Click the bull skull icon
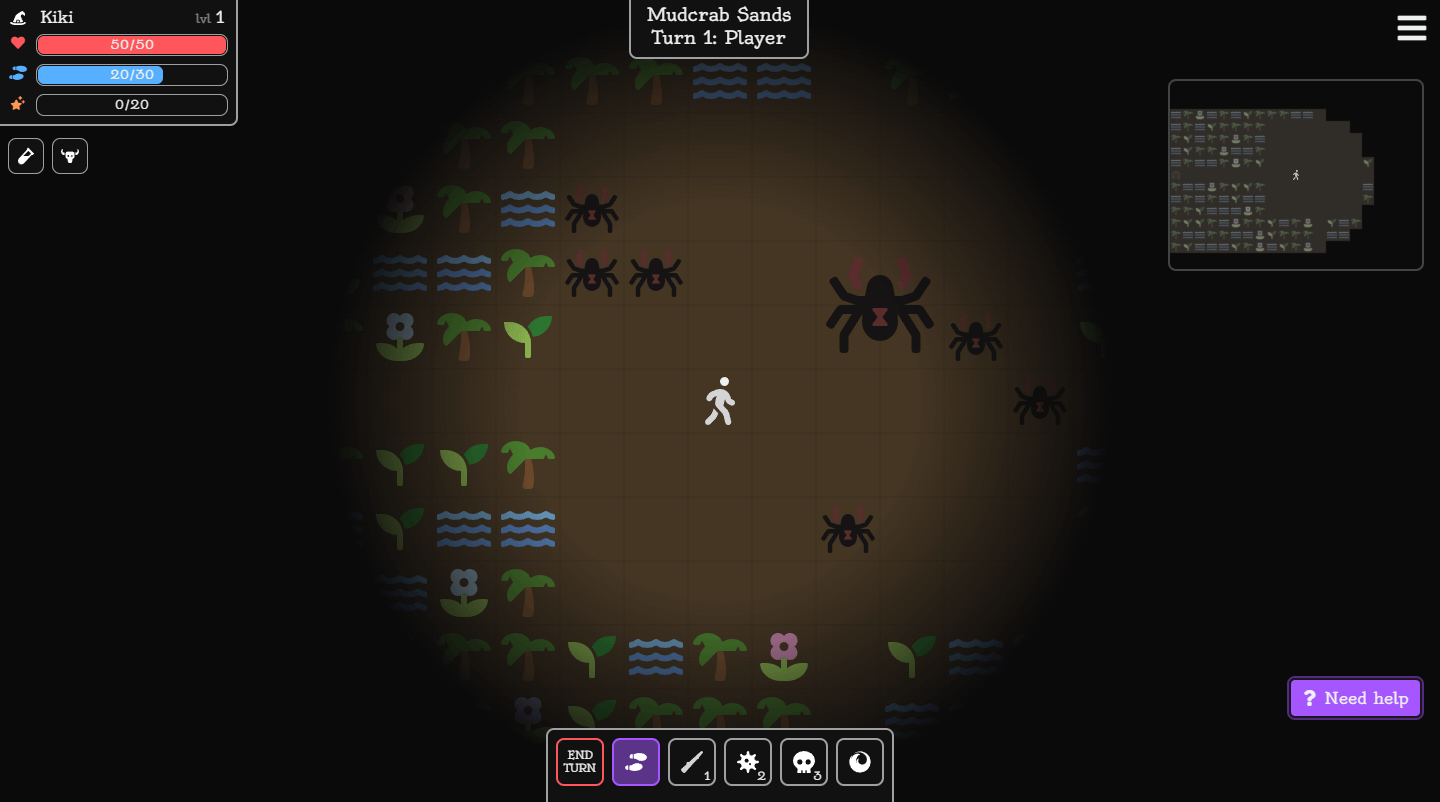This screenshot has width=1440, height=802. point(69,155)
